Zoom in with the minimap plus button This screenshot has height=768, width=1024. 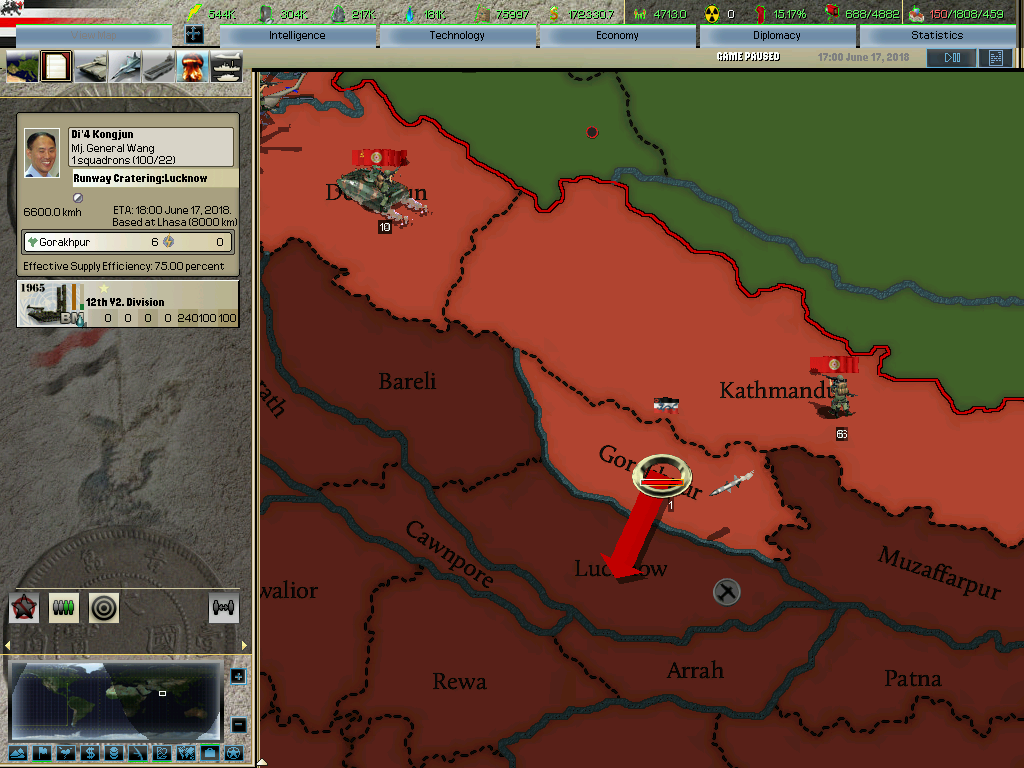coord(238,677)
